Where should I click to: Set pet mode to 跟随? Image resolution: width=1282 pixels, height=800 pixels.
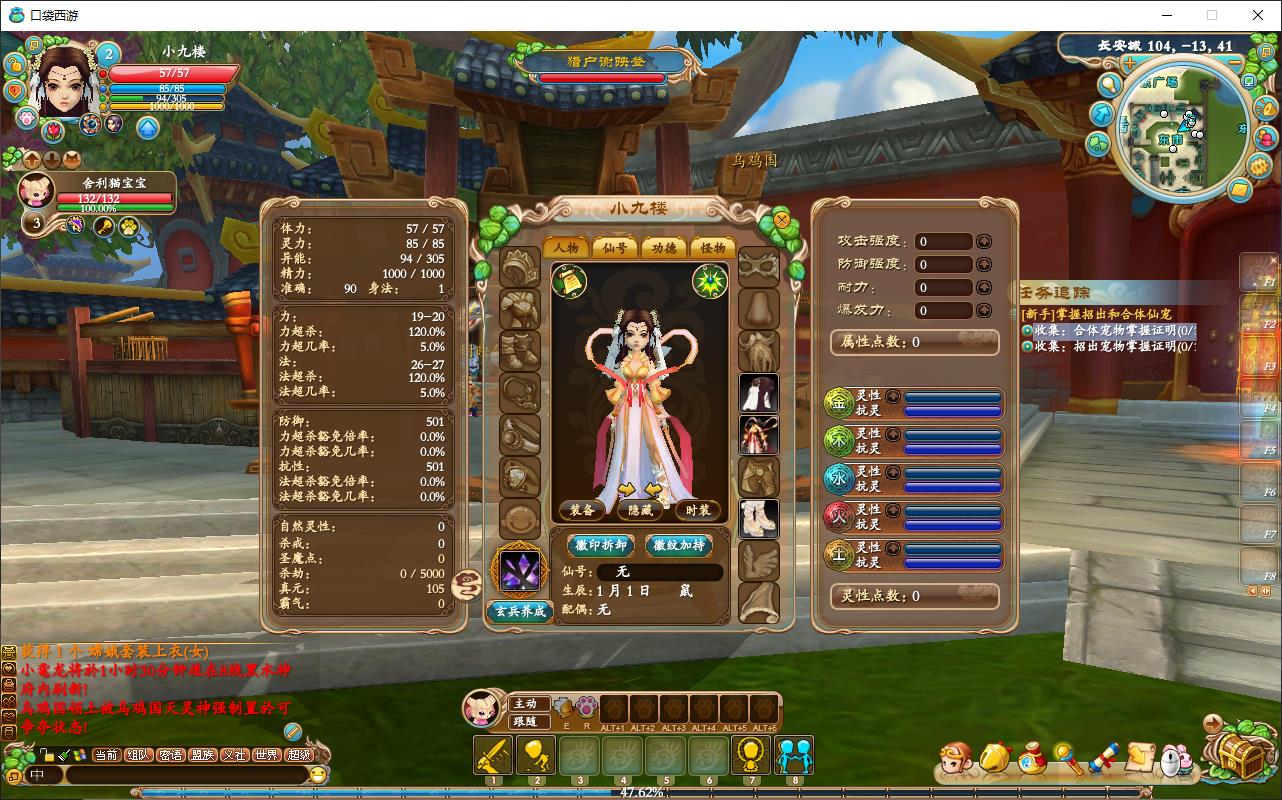pyautogui.click(x=526, y=721)
